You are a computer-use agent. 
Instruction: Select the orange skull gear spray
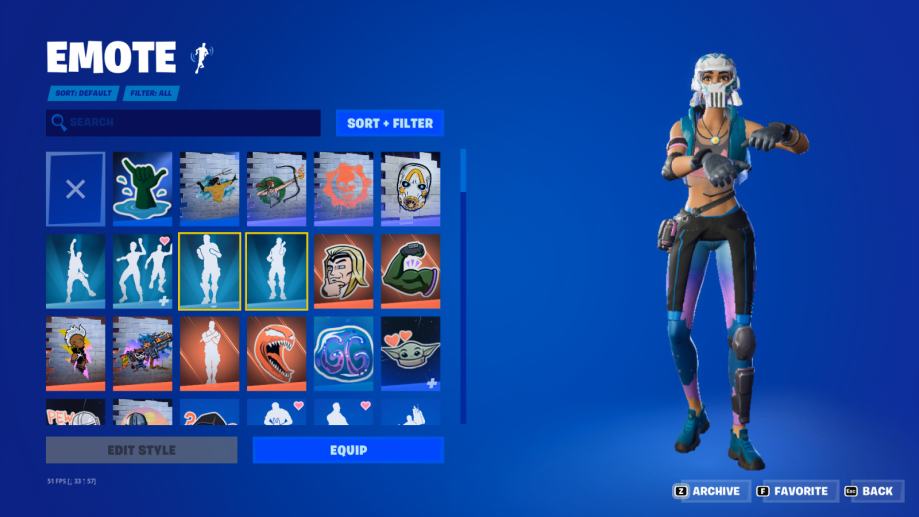[x=343, y=189]
